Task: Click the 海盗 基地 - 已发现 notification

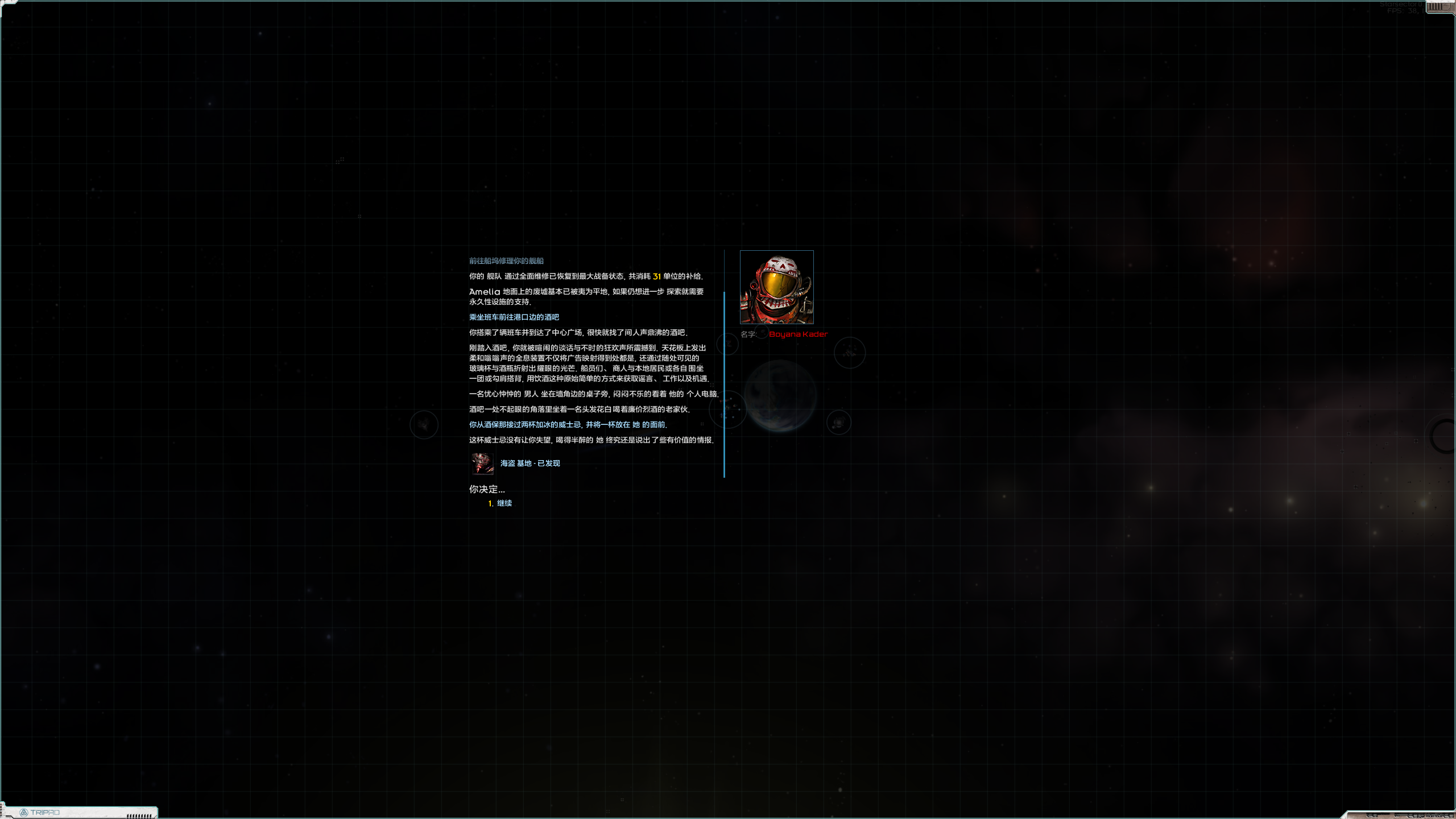Action: (529, 463)
